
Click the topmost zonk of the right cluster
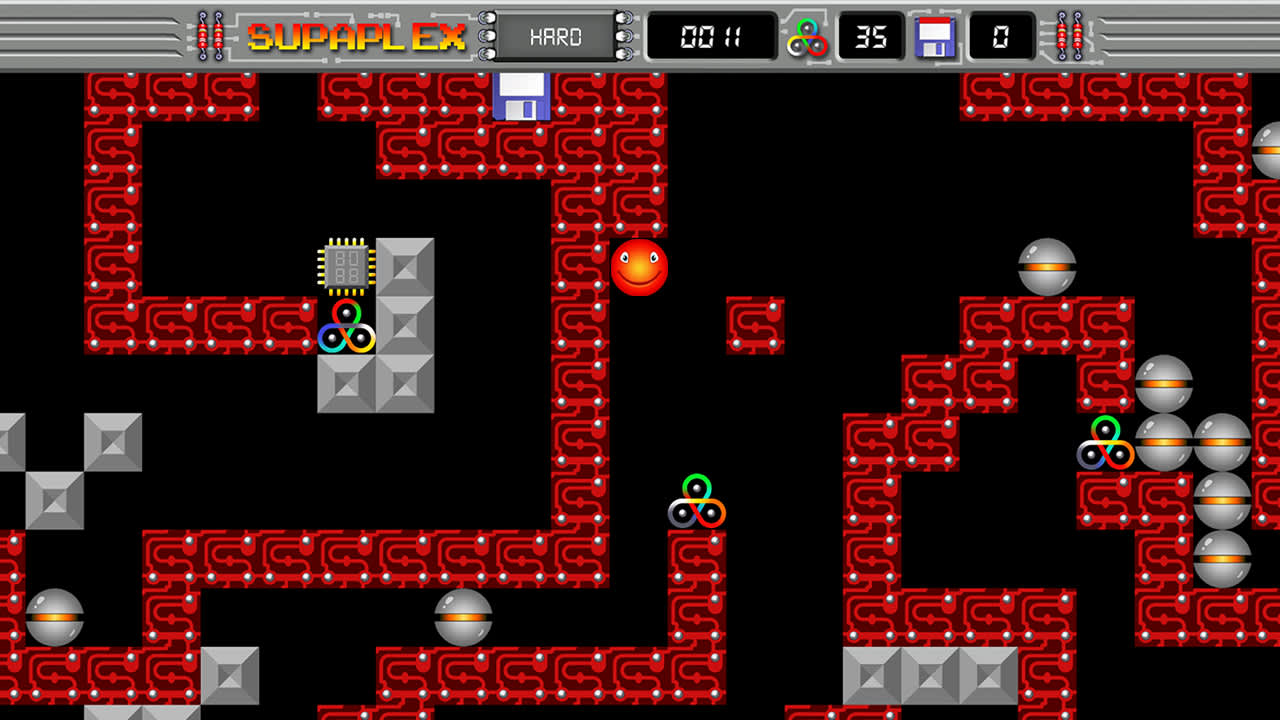click(x=1164, y=382)
